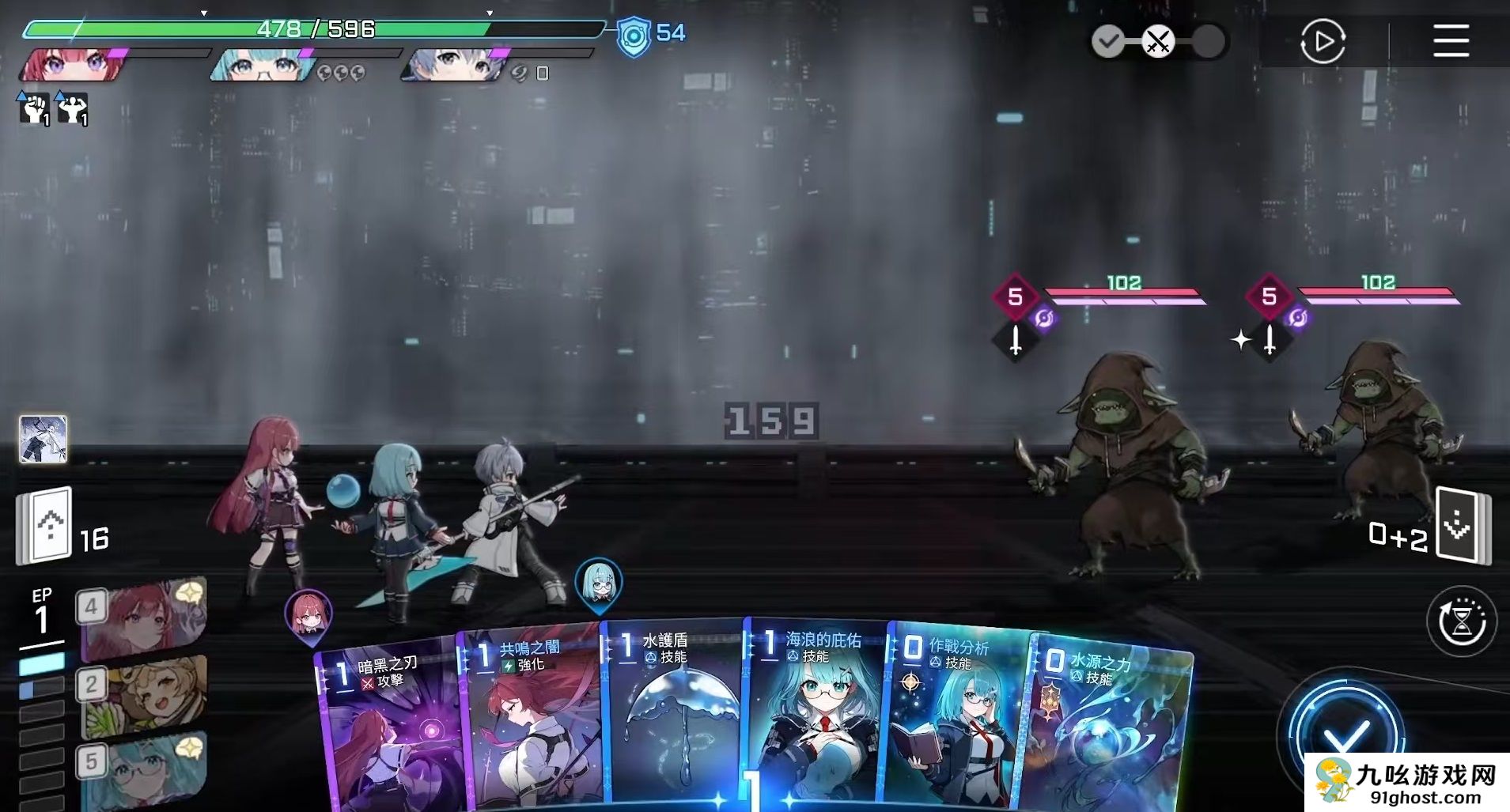
Task: Activate teal-haired girl's EP 5 skill
Action: click(x=144, y=769)
